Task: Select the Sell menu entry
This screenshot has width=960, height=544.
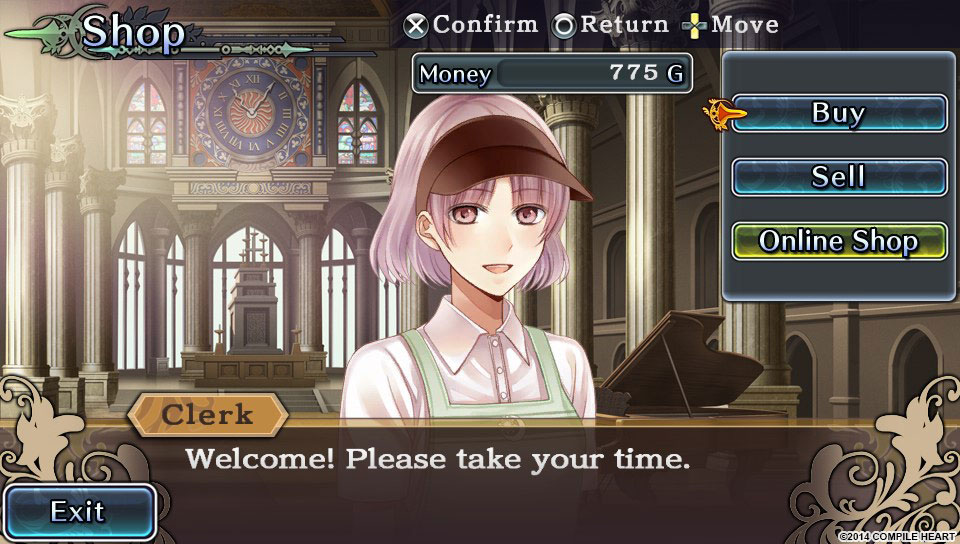Action: 838,177
